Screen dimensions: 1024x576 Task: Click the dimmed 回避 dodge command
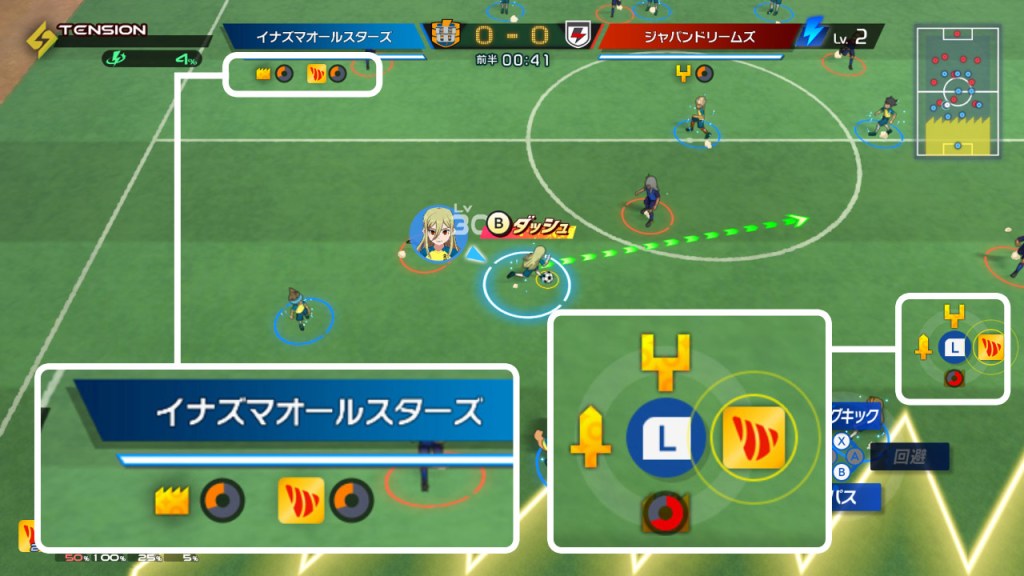909,457
